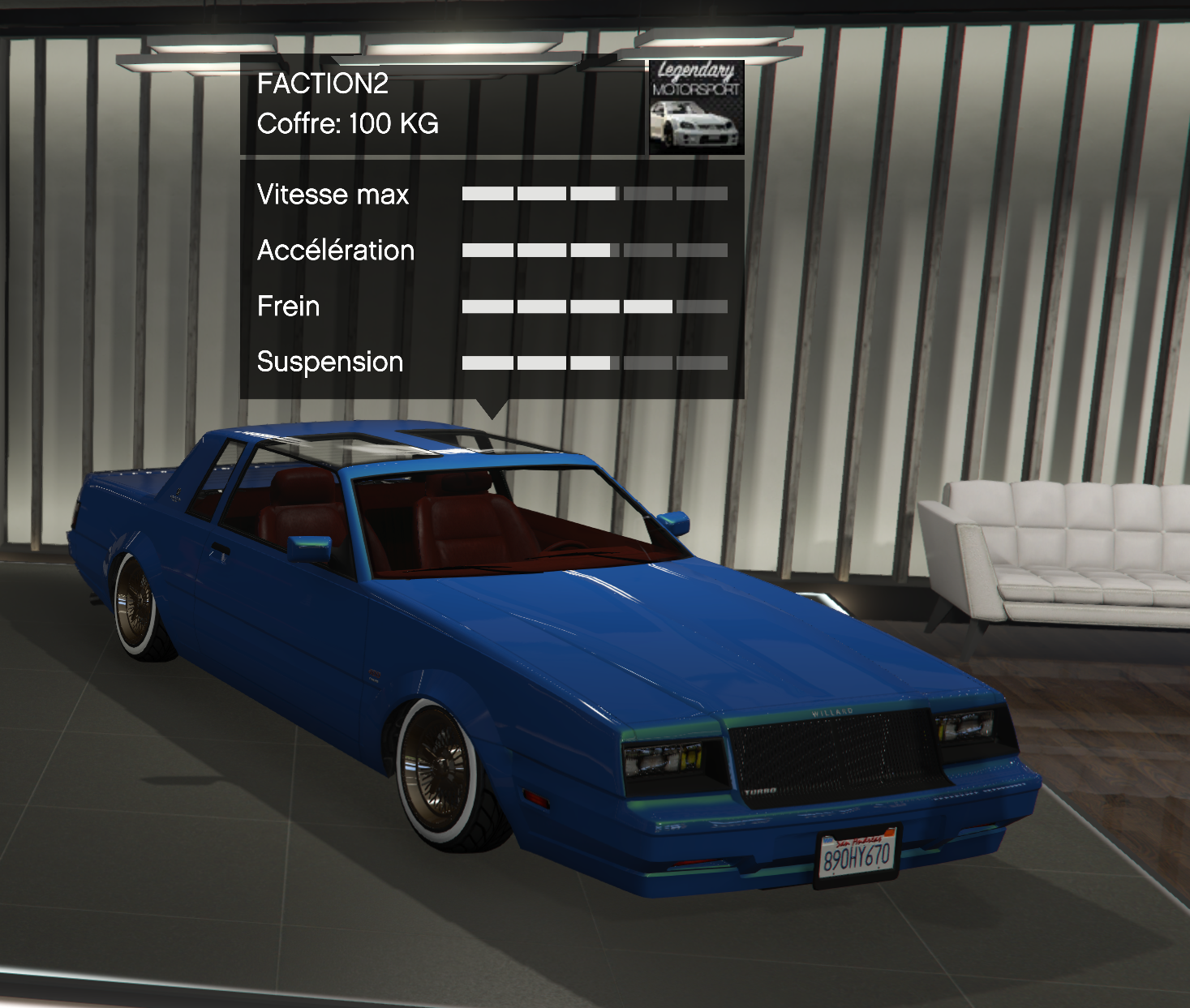
Task: Toggle the Frein brake stat bar
Action: tap(594, 306)
